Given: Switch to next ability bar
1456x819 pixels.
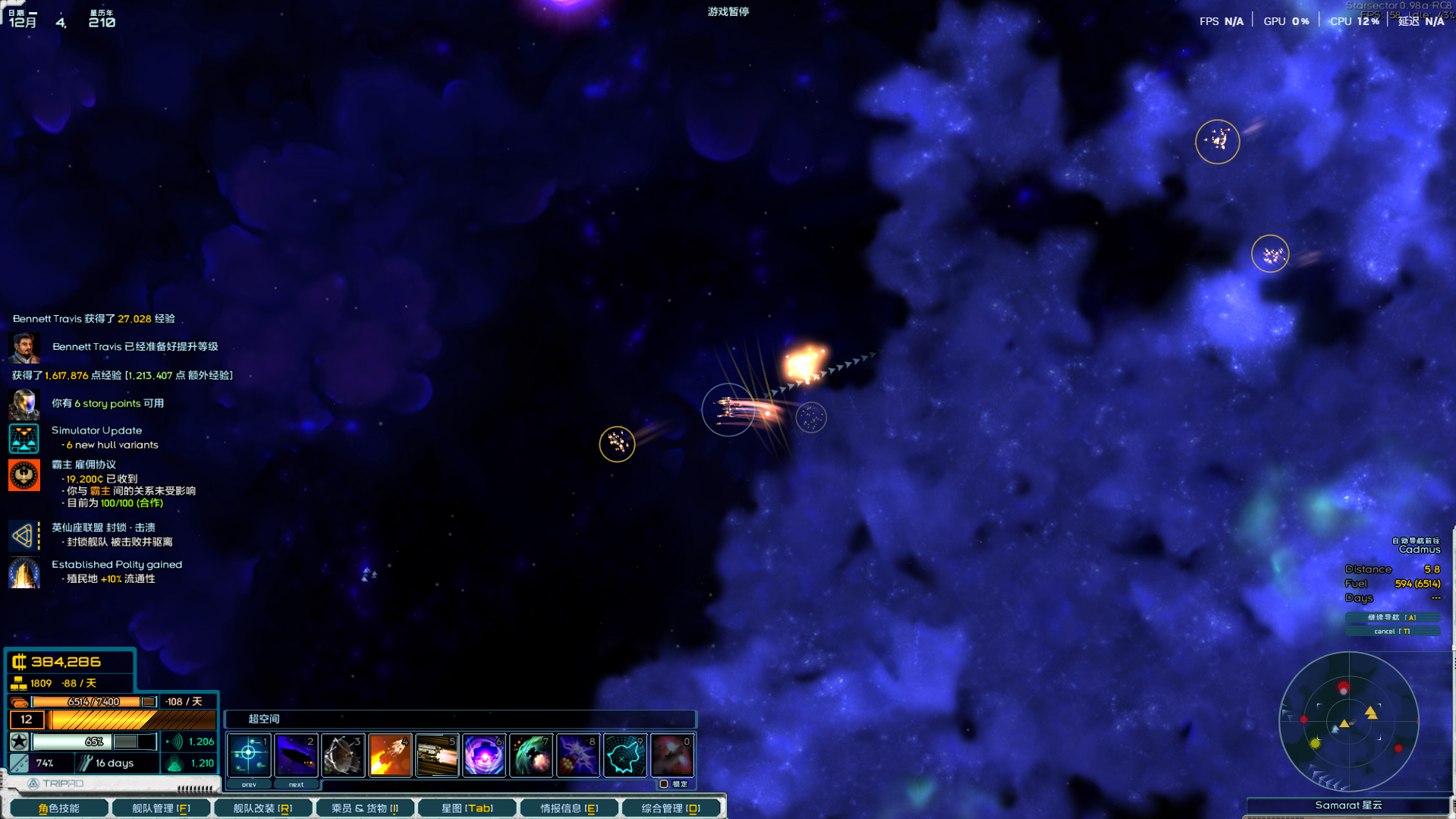Looking at the screenshot, I should (x=296, y=784).
